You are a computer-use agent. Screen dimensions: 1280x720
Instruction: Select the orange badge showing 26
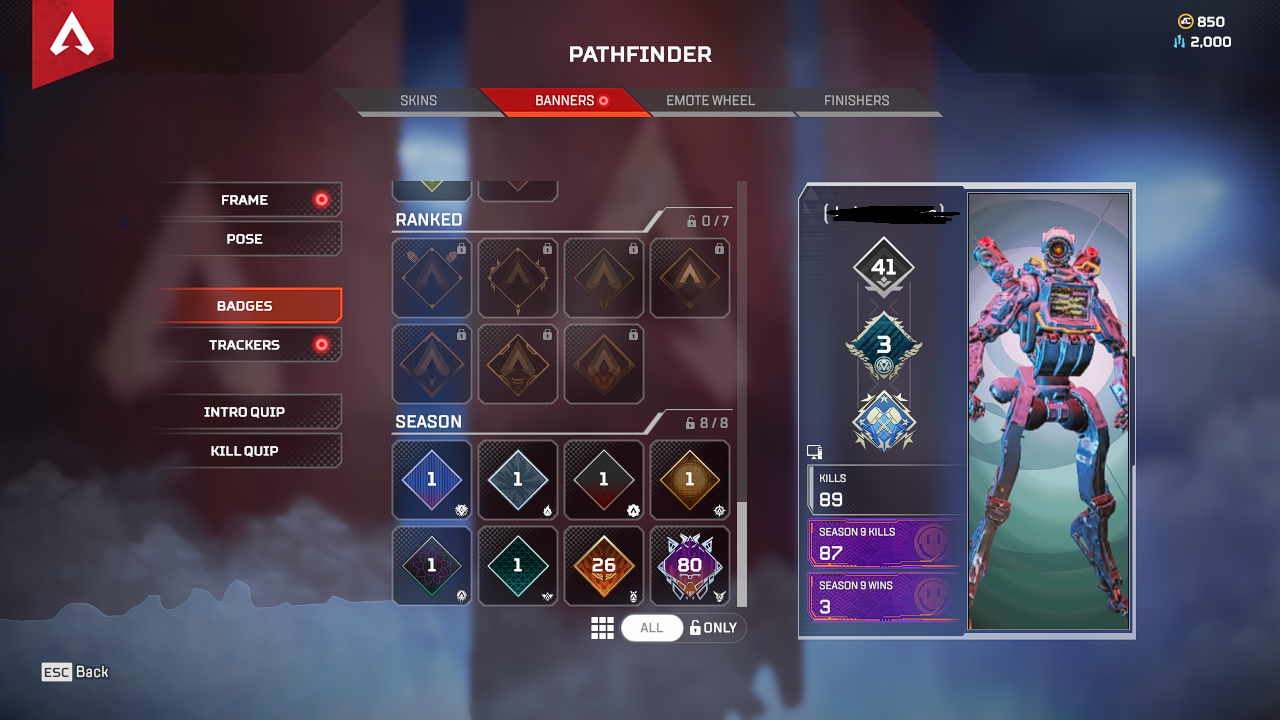[x=604, y=565]
